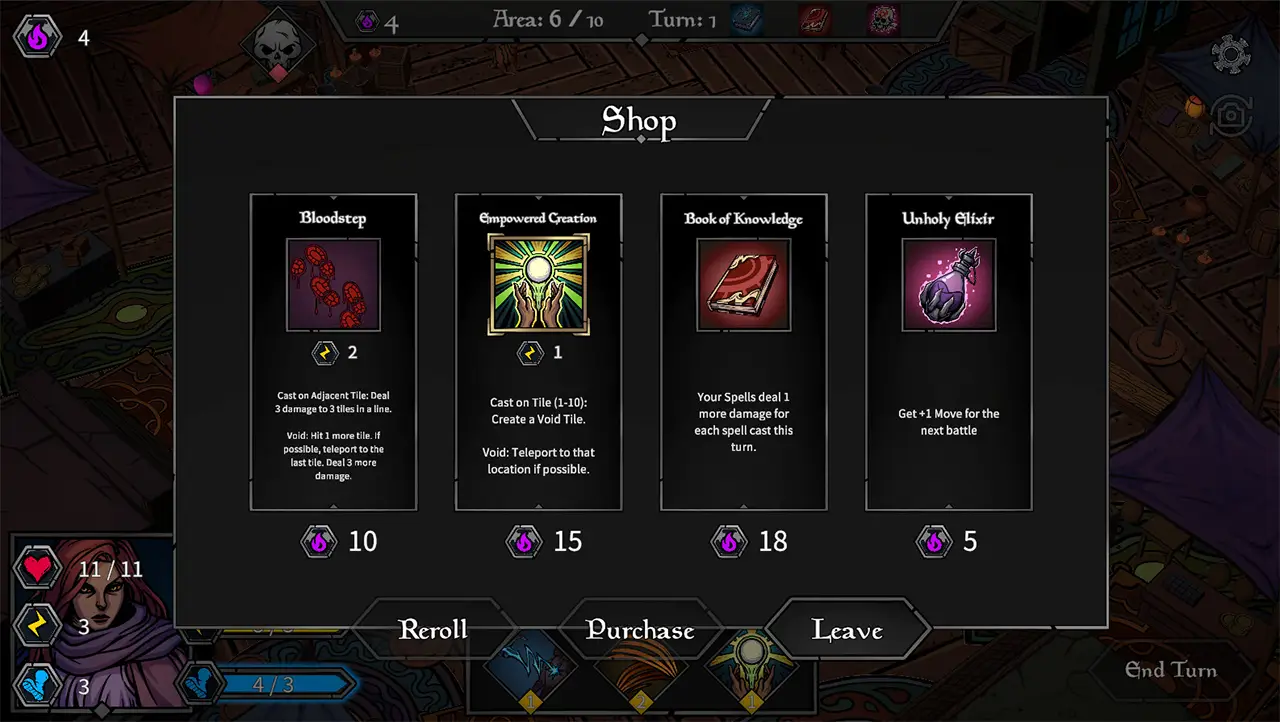This screenshot has height=722, width=1280.
Task: Select the Unholy Elixir card
Action: pos(948,352)
